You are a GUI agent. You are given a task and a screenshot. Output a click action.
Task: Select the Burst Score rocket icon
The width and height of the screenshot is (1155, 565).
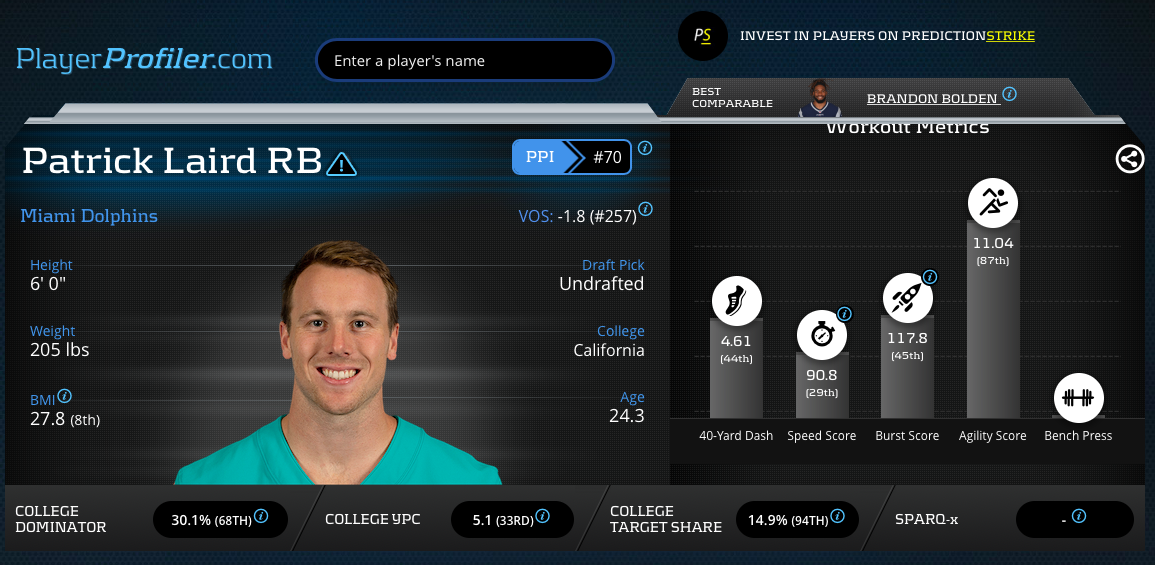pyautogui.click(x=907, y=298)
